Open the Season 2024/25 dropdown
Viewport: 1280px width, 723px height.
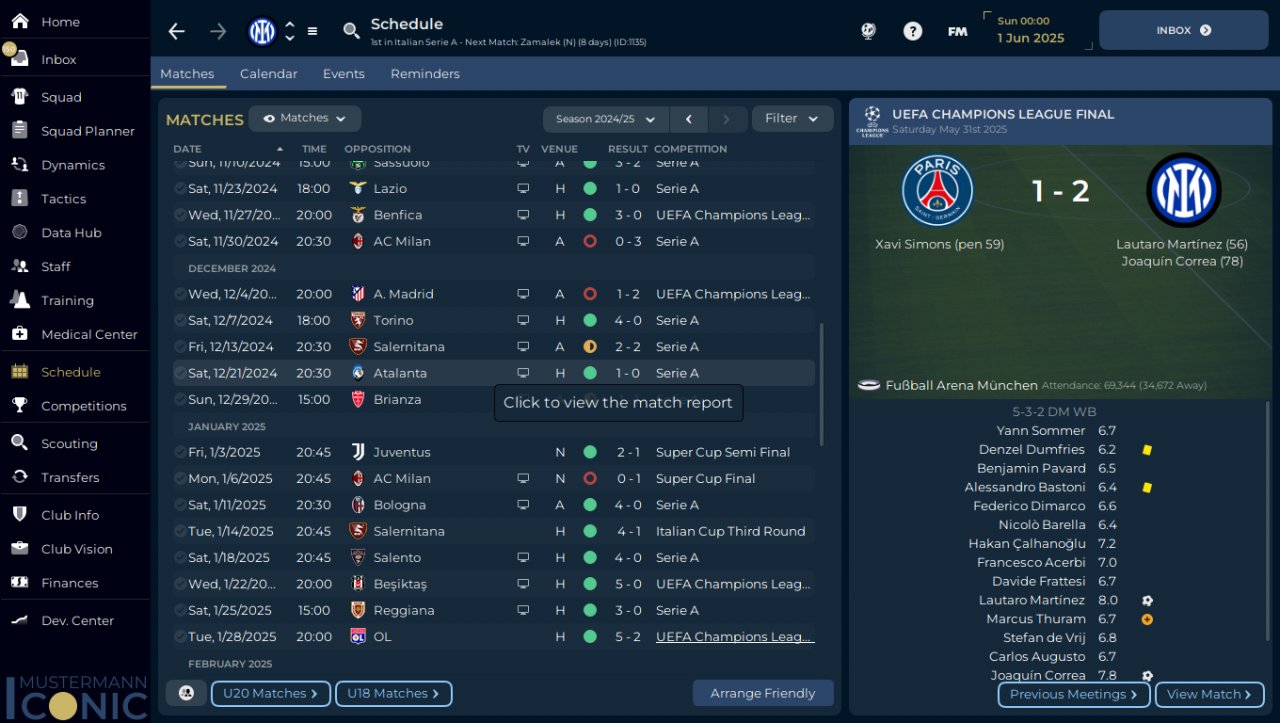point(605,119)
